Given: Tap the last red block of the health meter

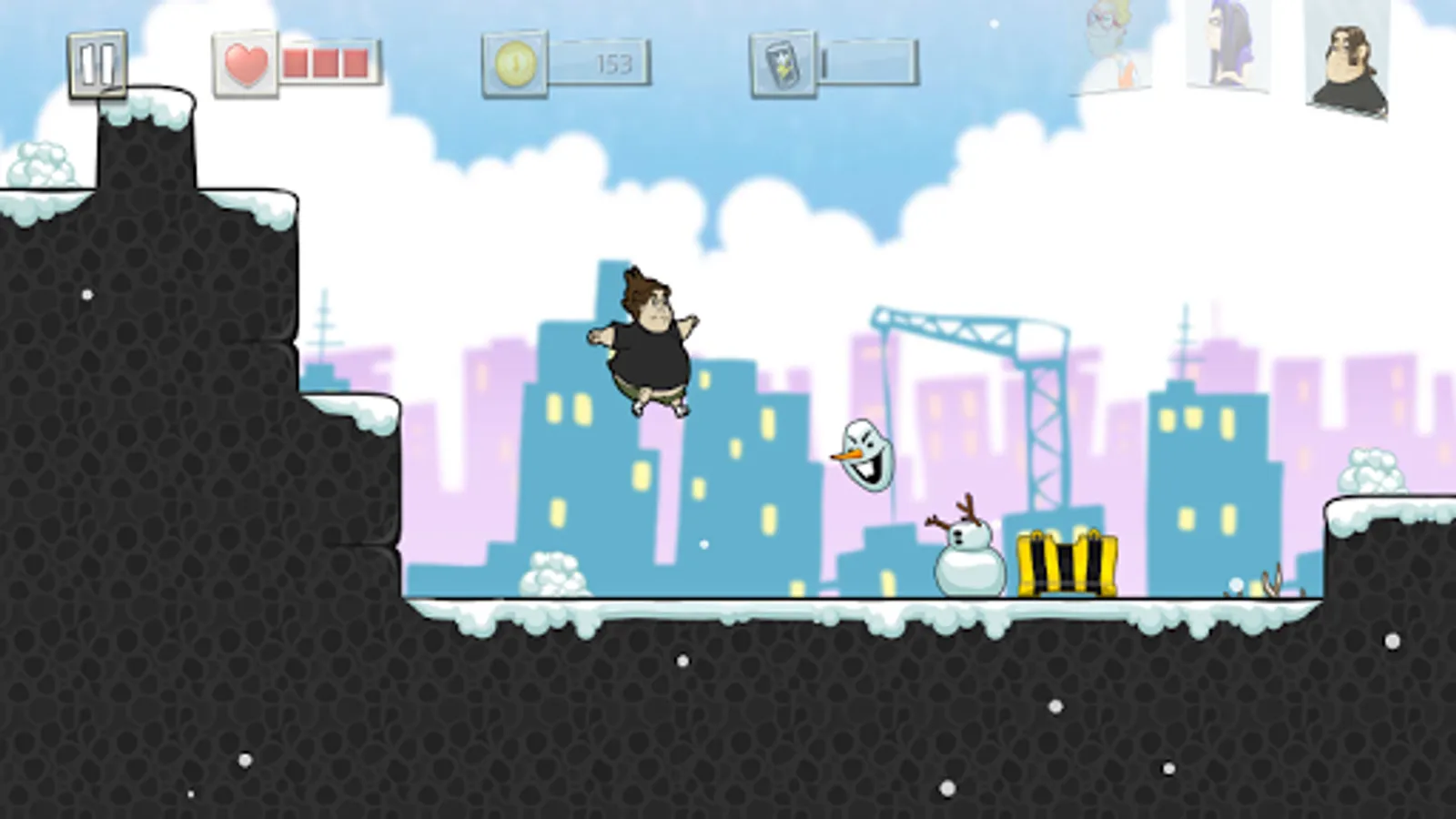Looking at the screenshot, I should pos(354,60).
